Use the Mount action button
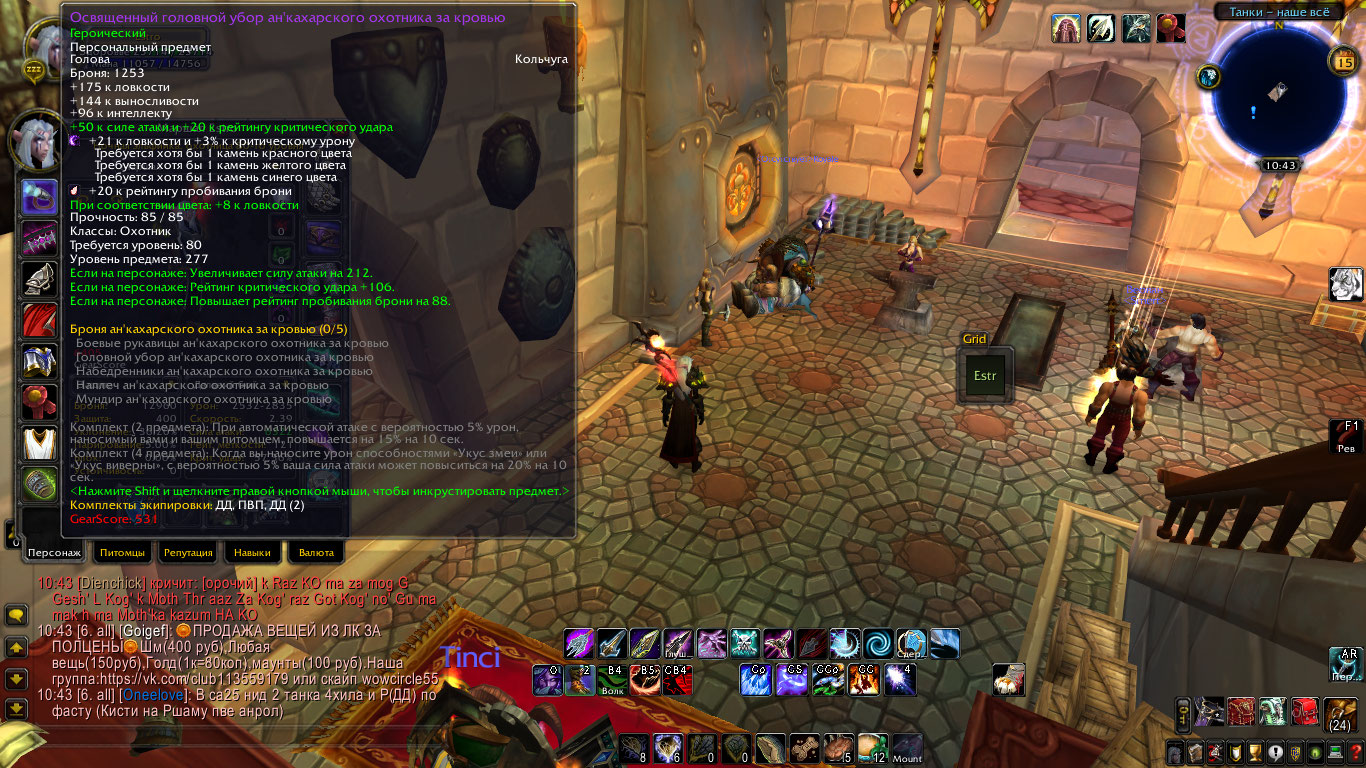 click(x=907, y=748)
